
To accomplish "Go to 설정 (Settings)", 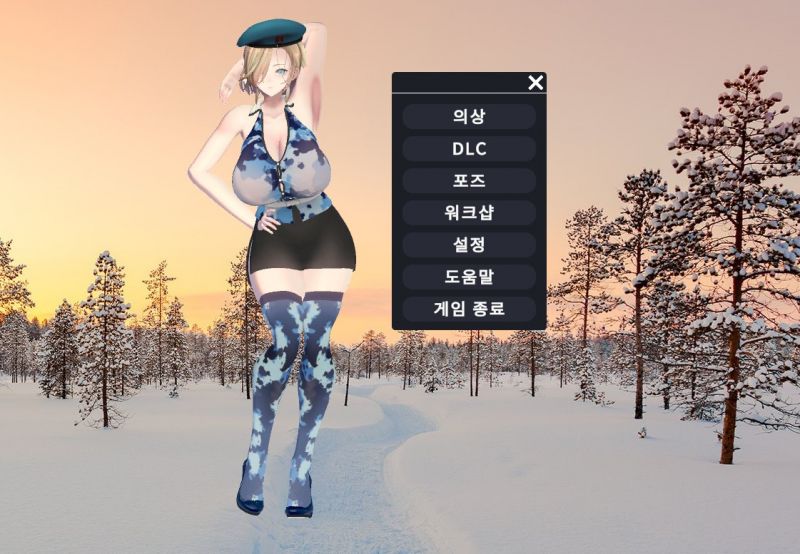I will [468, 245].
